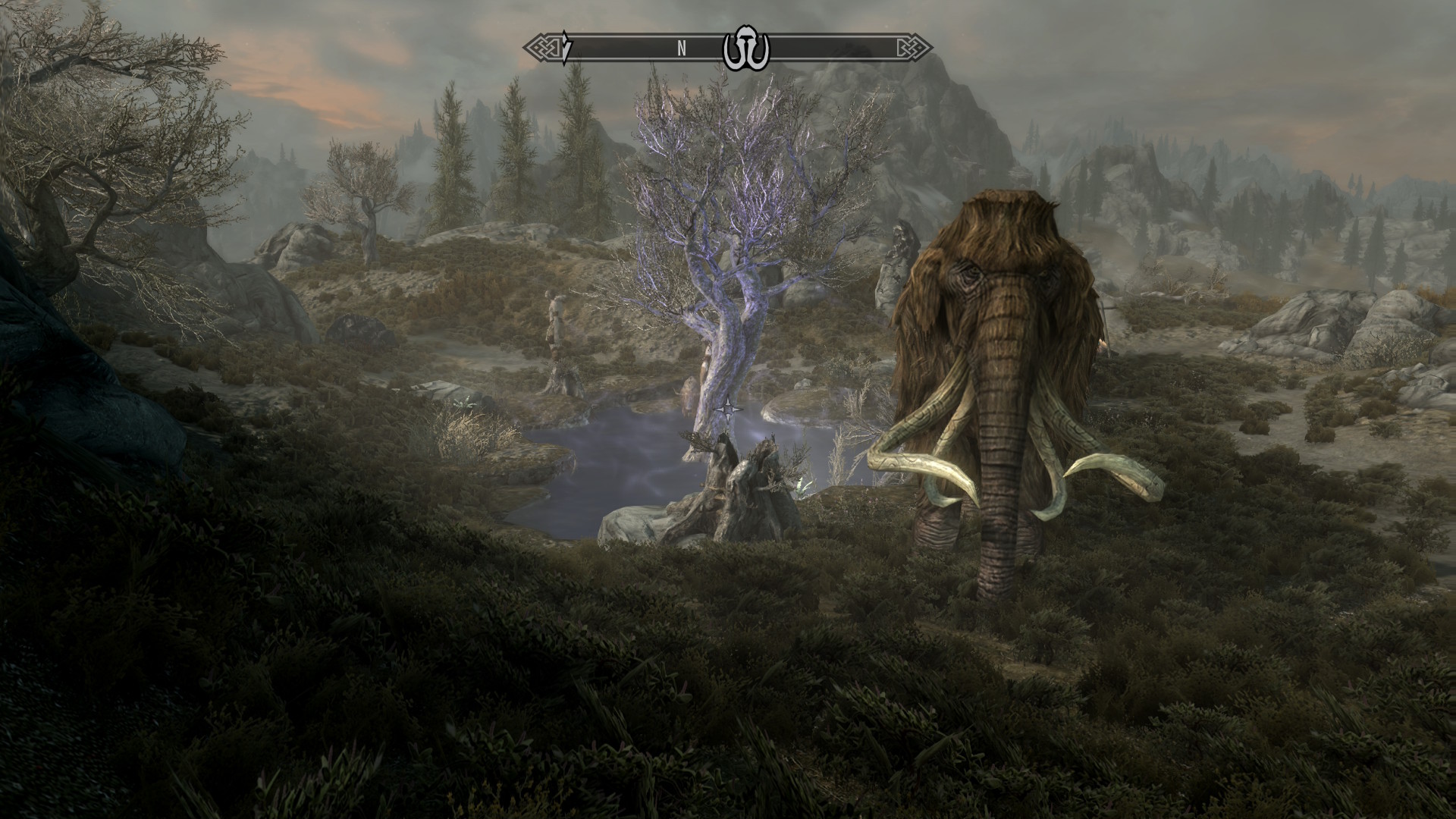
Task: Select the north indicator on the compass bar
Action: pos(681,49)
